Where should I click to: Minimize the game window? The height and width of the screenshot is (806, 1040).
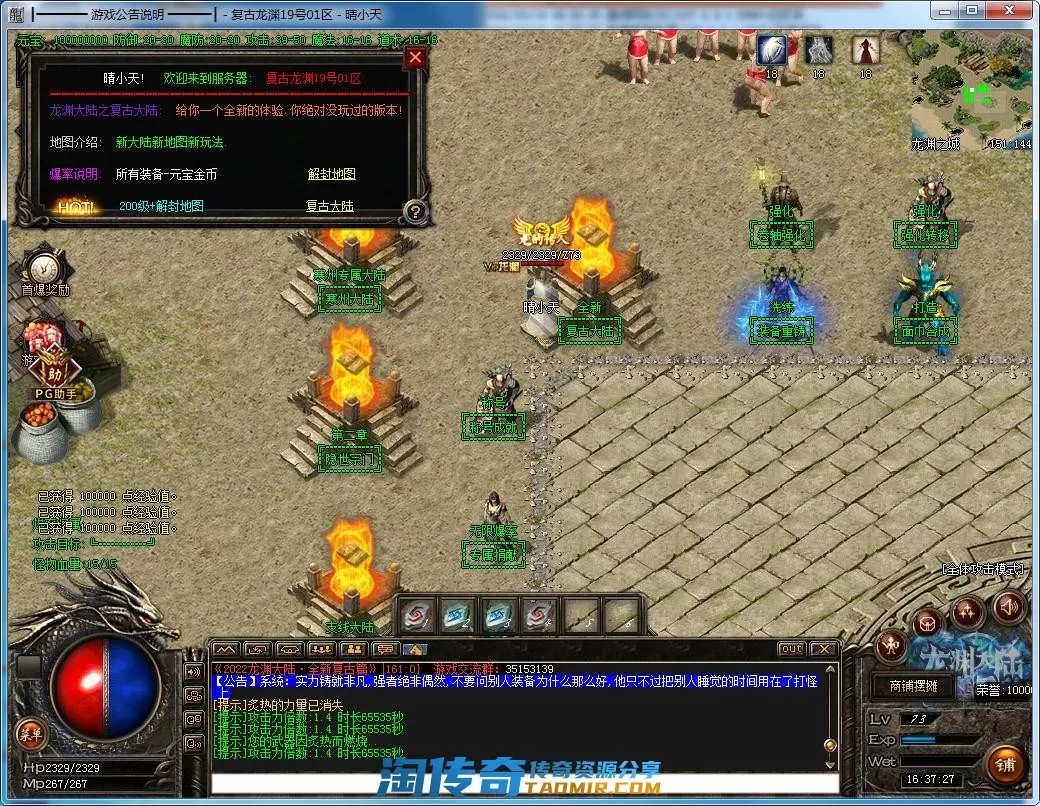click(x=943, y=10)
